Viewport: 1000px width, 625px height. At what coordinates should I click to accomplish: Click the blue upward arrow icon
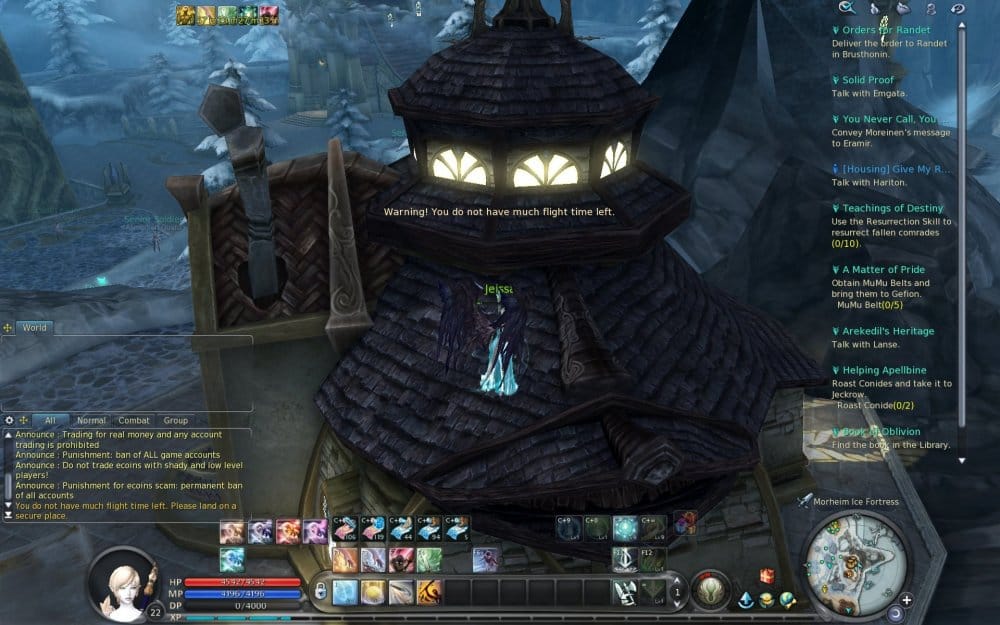point(746,600)
